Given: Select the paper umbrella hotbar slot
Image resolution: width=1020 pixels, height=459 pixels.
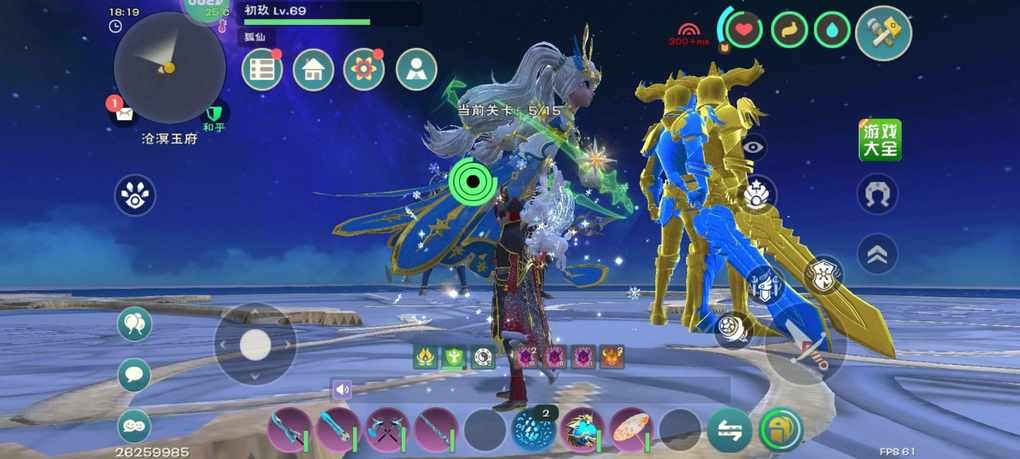Looking at the screenshot, I should pos(631,429).
